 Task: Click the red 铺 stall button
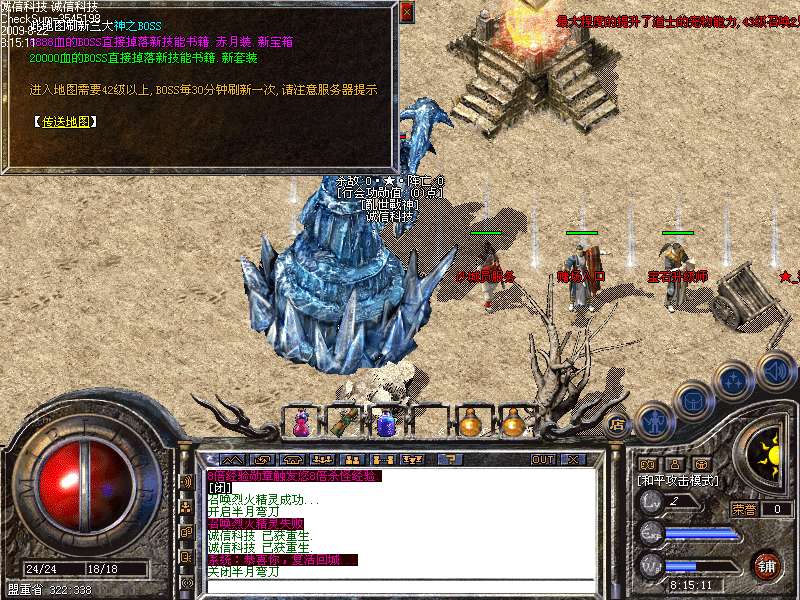pos(766,563)
